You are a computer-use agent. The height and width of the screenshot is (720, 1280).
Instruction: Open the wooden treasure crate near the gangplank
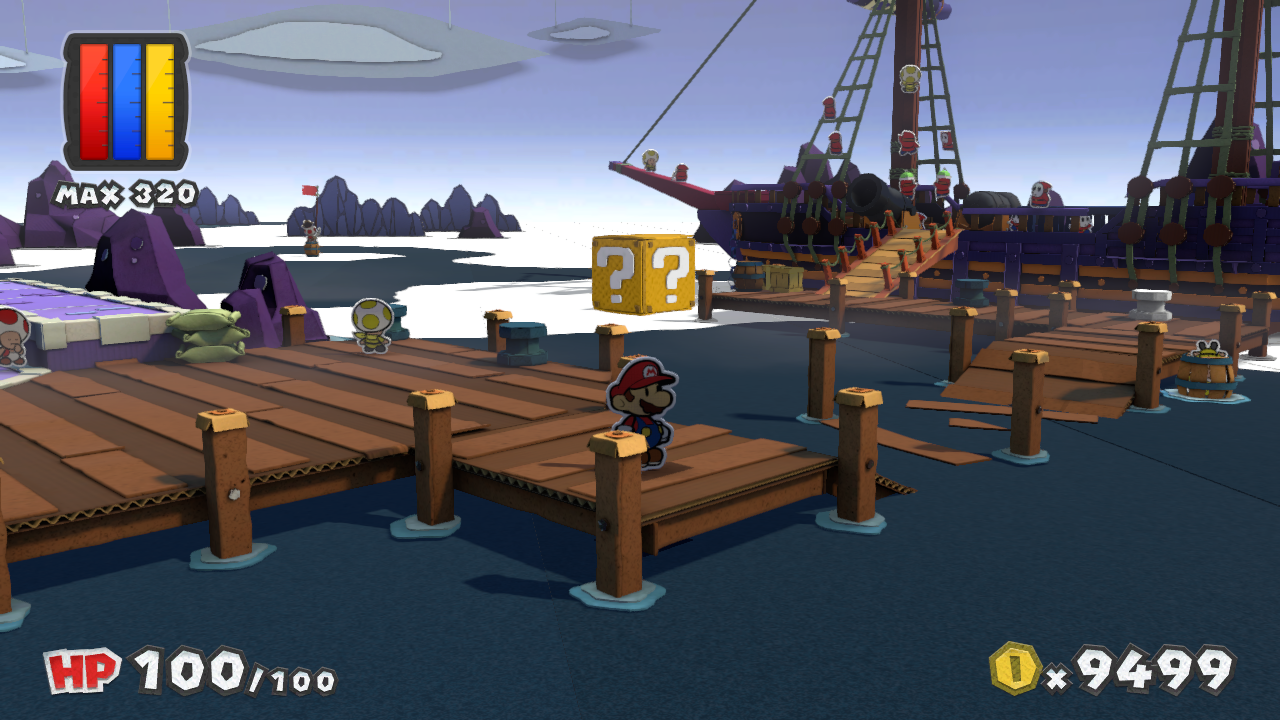click(785, 280)
